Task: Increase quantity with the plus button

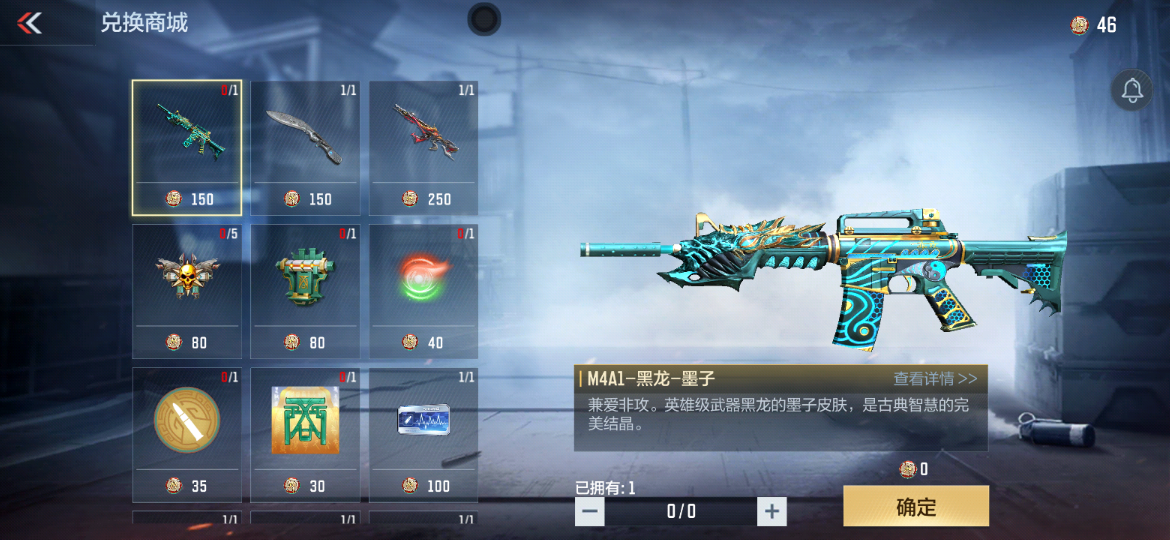Action: 771,512
